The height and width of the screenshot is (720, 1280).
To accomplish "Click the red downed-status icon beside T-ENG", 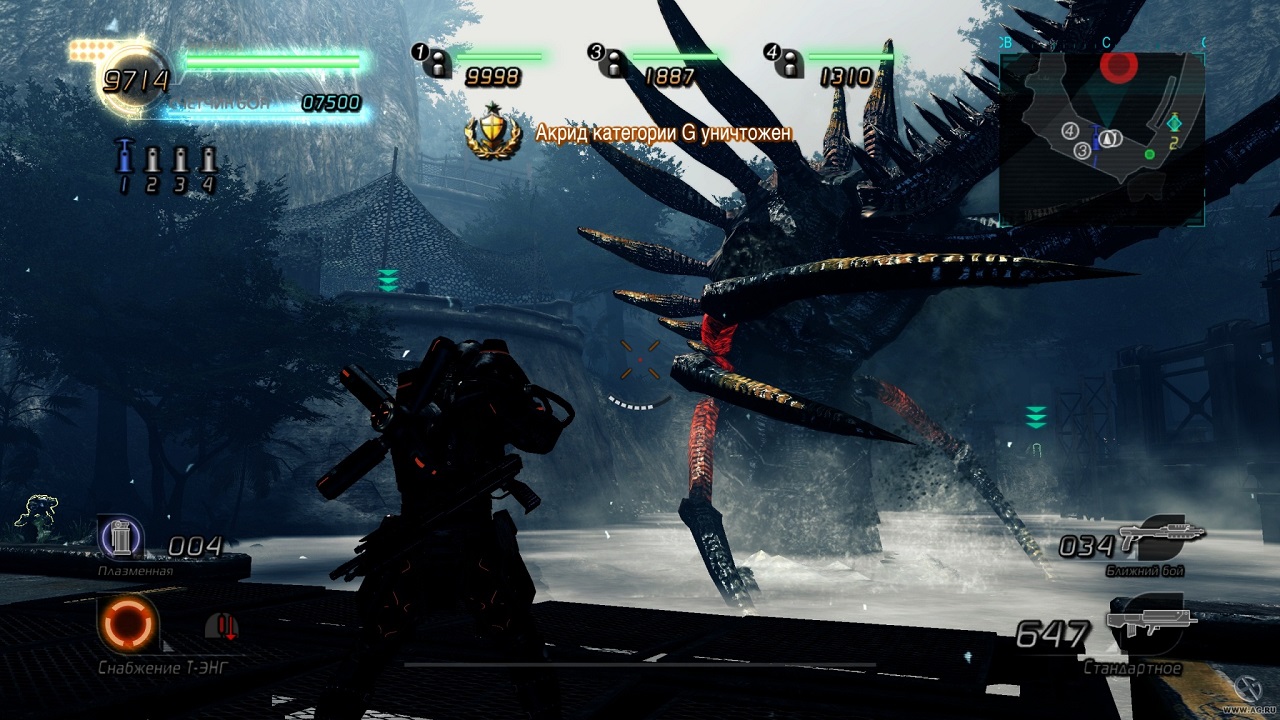I will coord(221,627).
